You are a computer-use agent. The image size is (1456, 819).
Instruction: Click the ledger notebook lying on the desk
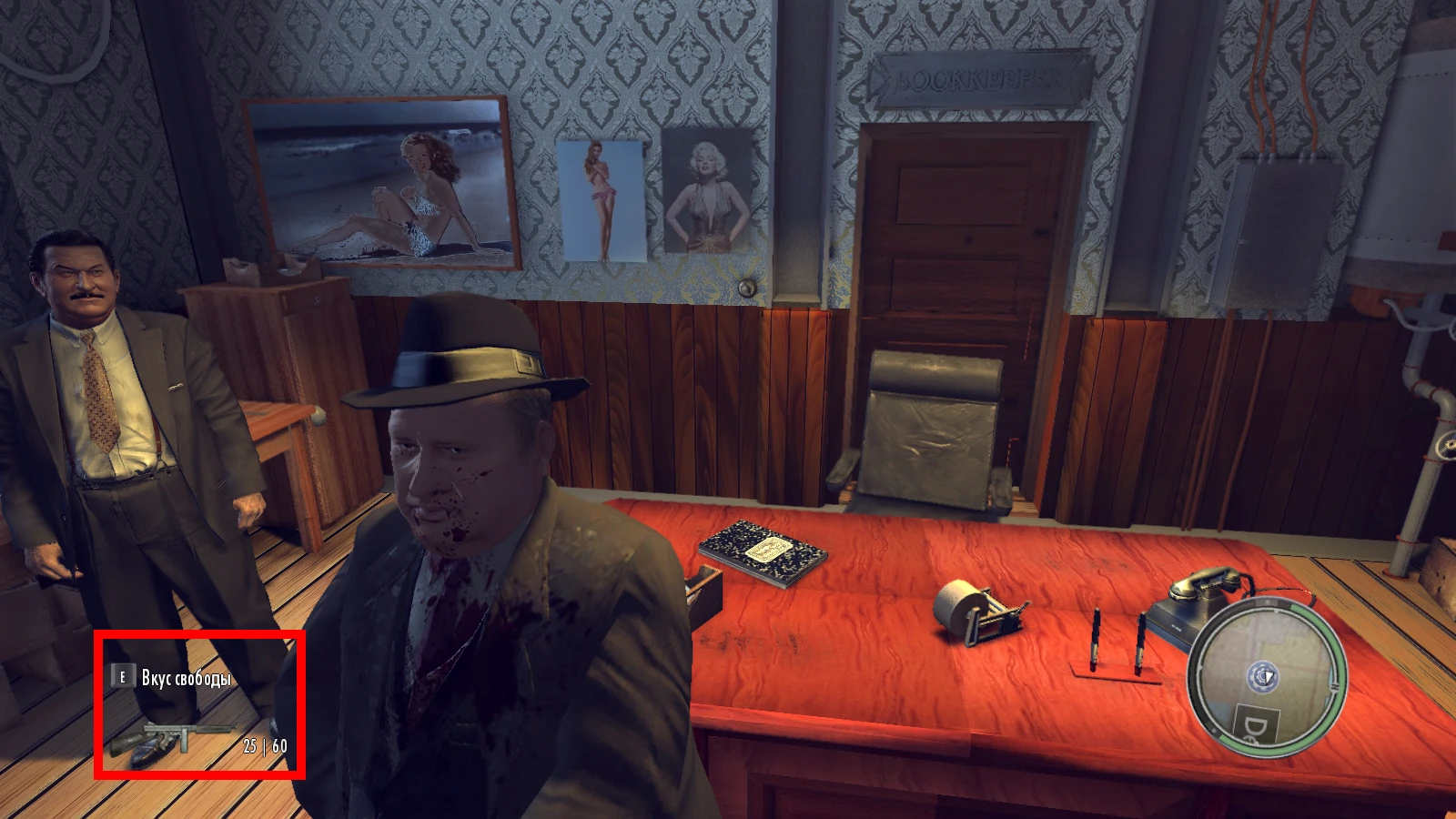point(763,550)
